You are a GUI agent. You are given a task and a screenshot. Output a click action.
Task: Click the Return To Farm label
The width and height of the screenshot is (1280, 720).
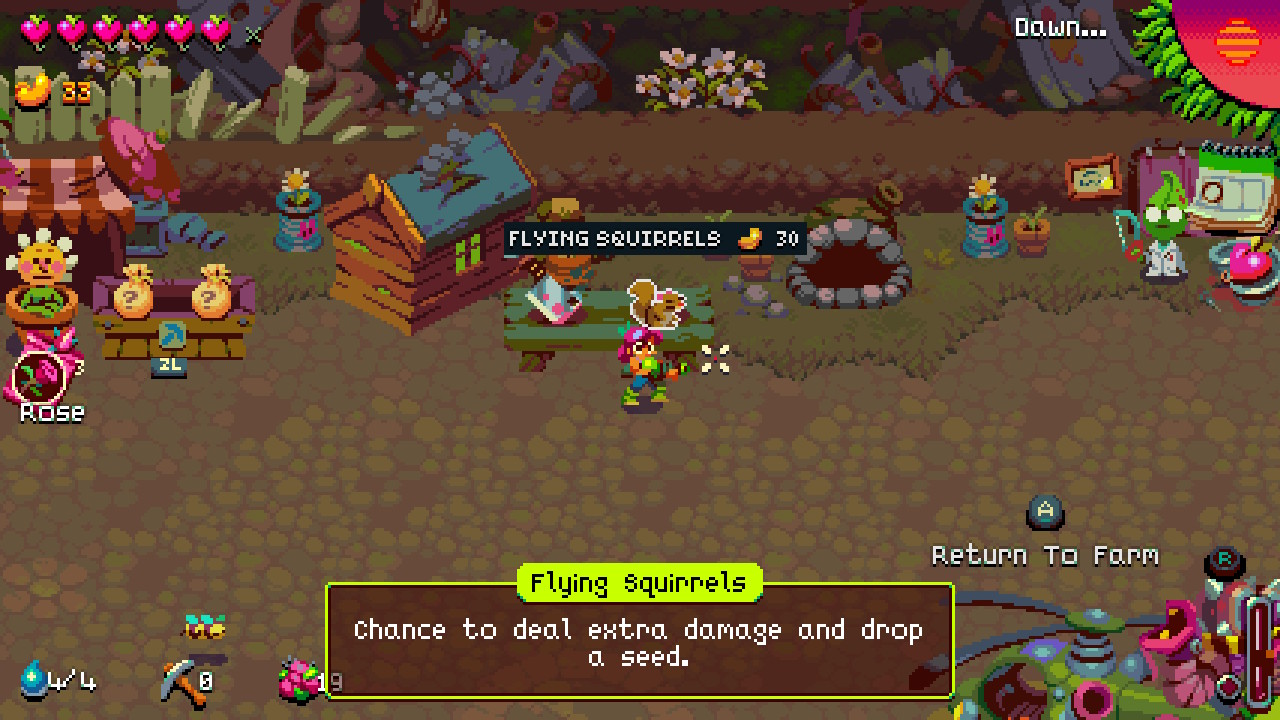pyautogui.click(x=1045, y=555)
